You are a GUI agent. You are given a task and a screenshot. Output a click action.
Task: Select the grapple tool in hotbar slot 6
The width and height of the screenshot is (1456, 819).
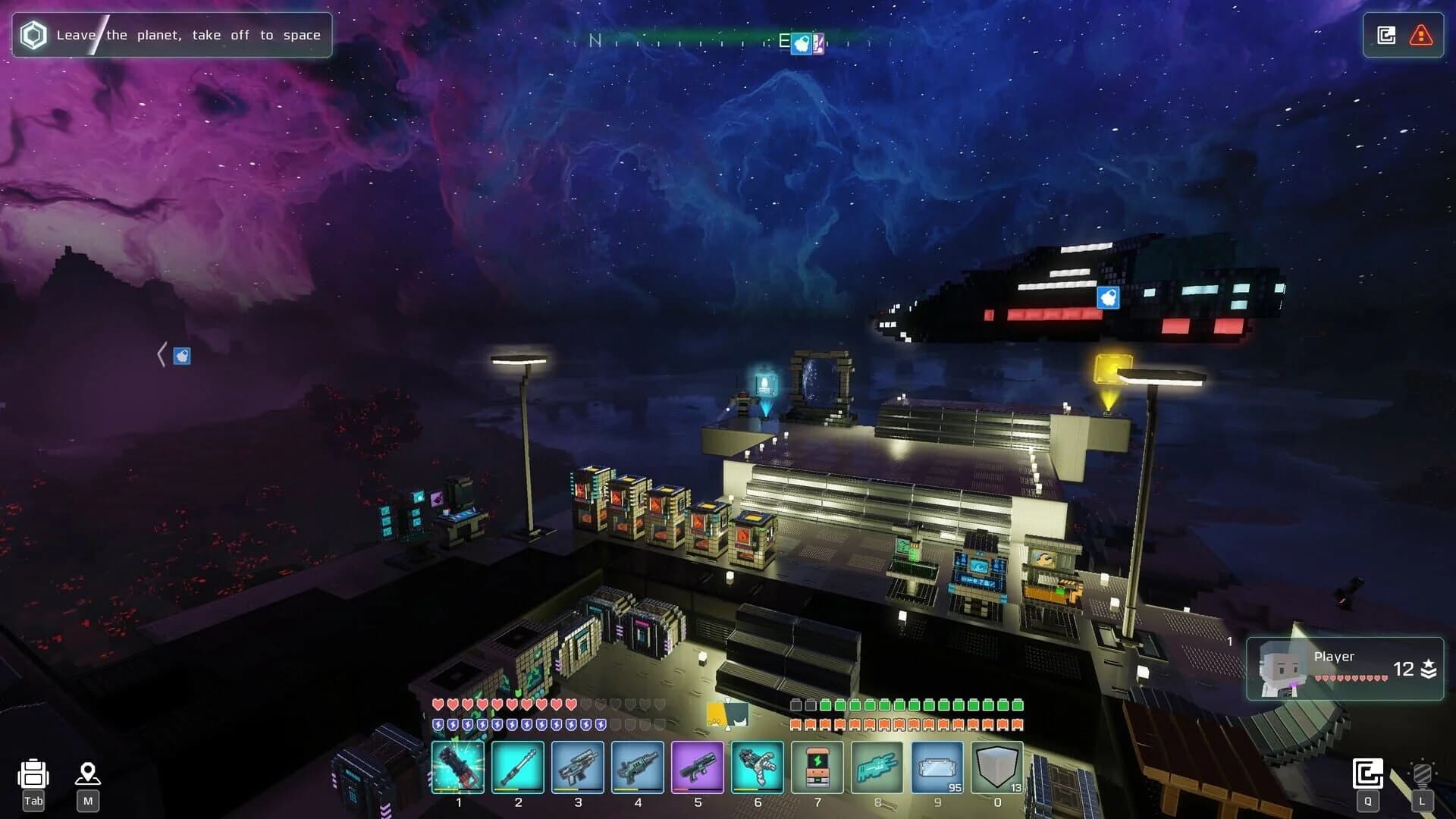[758, 767]
